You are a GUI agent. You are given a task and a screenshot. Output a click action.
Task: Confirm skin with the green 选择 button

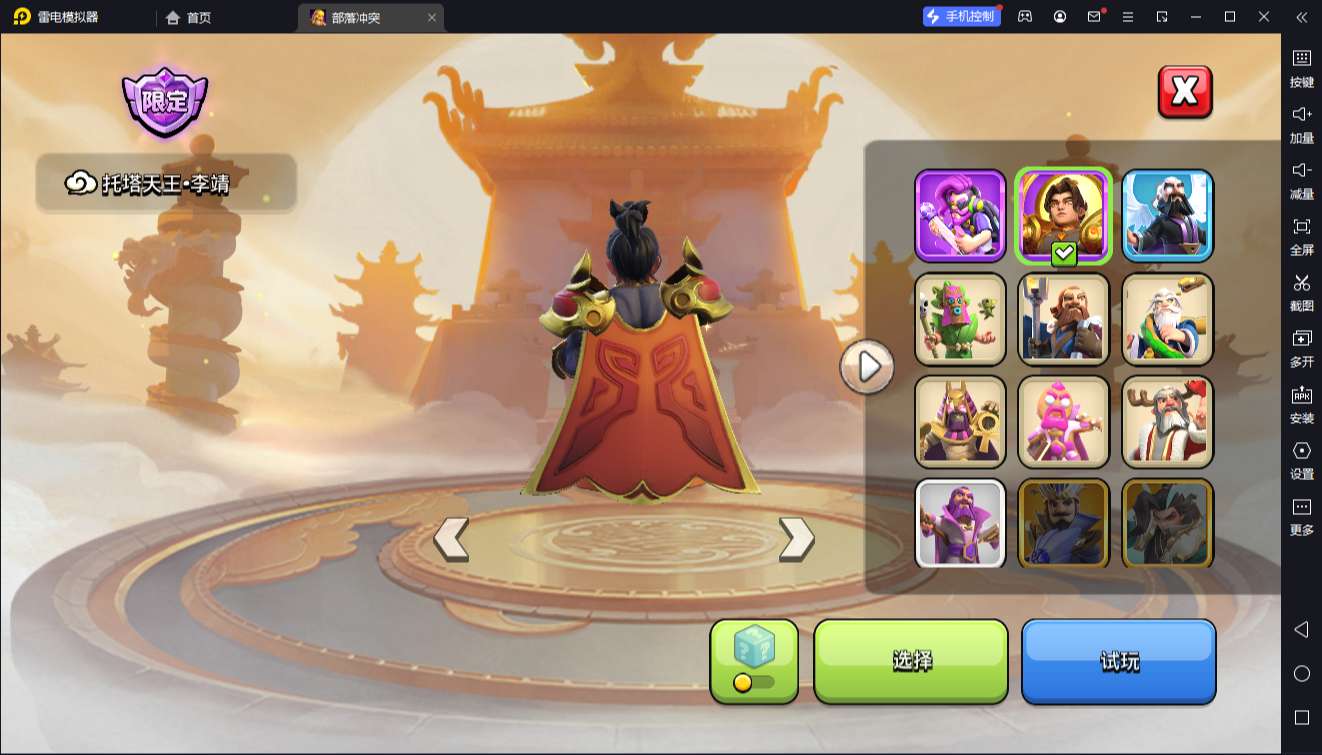click(x=911, y=660)
